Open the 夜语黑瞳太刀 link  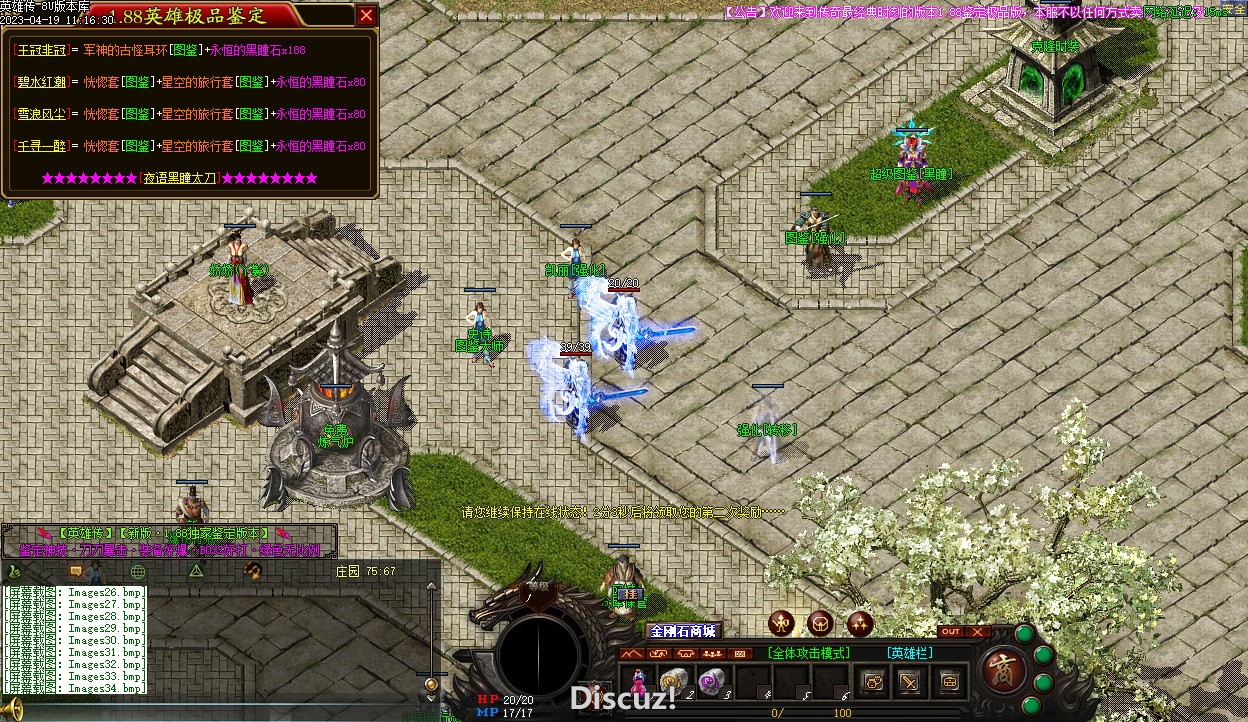(179, 178)
